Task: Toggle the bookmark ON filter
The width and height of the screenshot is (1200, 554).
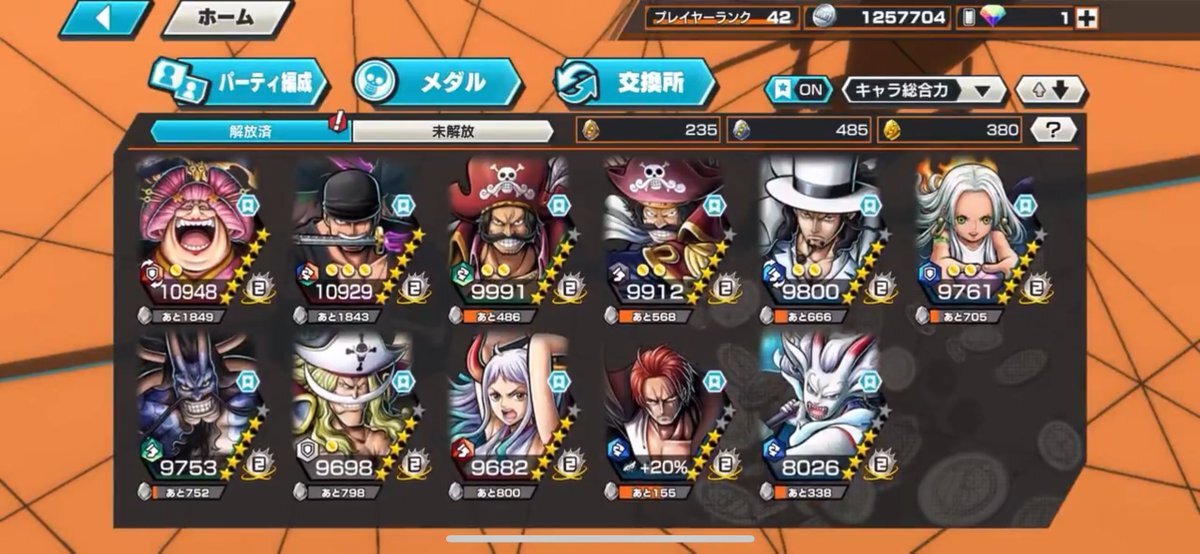Action: [x=799, y=89]
